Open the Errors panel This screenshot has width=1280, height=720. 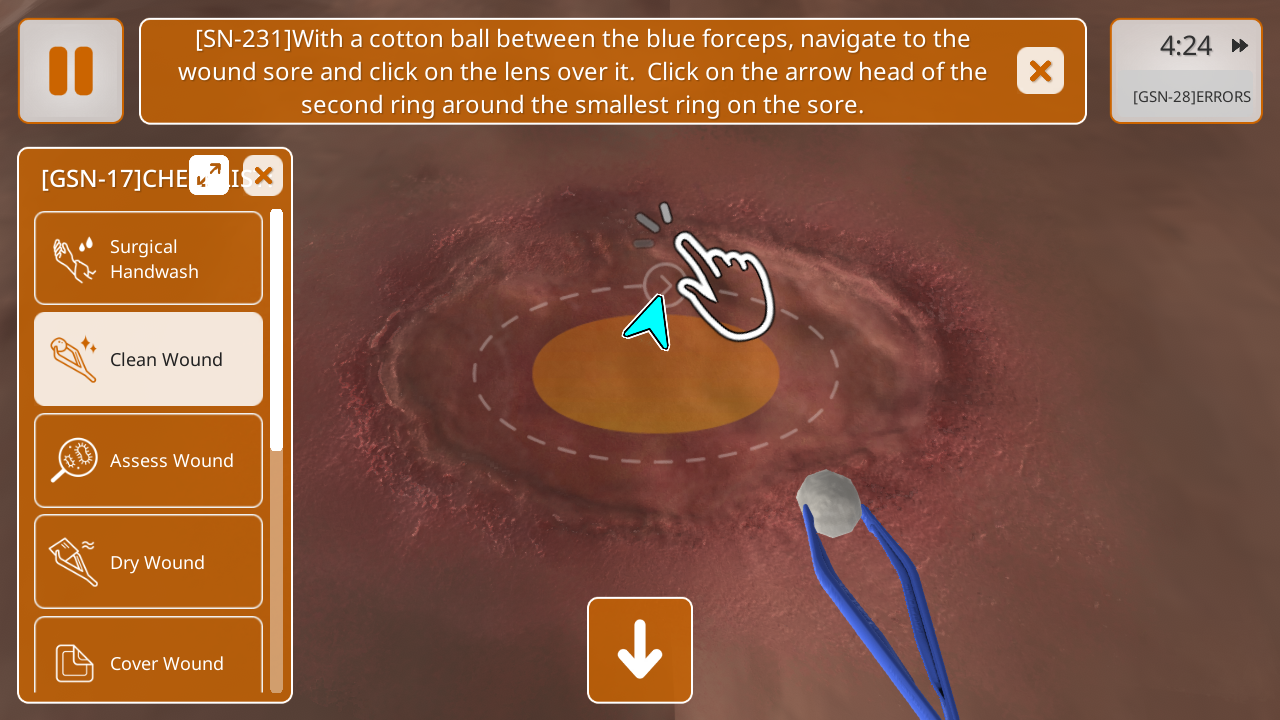[x=1190, y=97]
